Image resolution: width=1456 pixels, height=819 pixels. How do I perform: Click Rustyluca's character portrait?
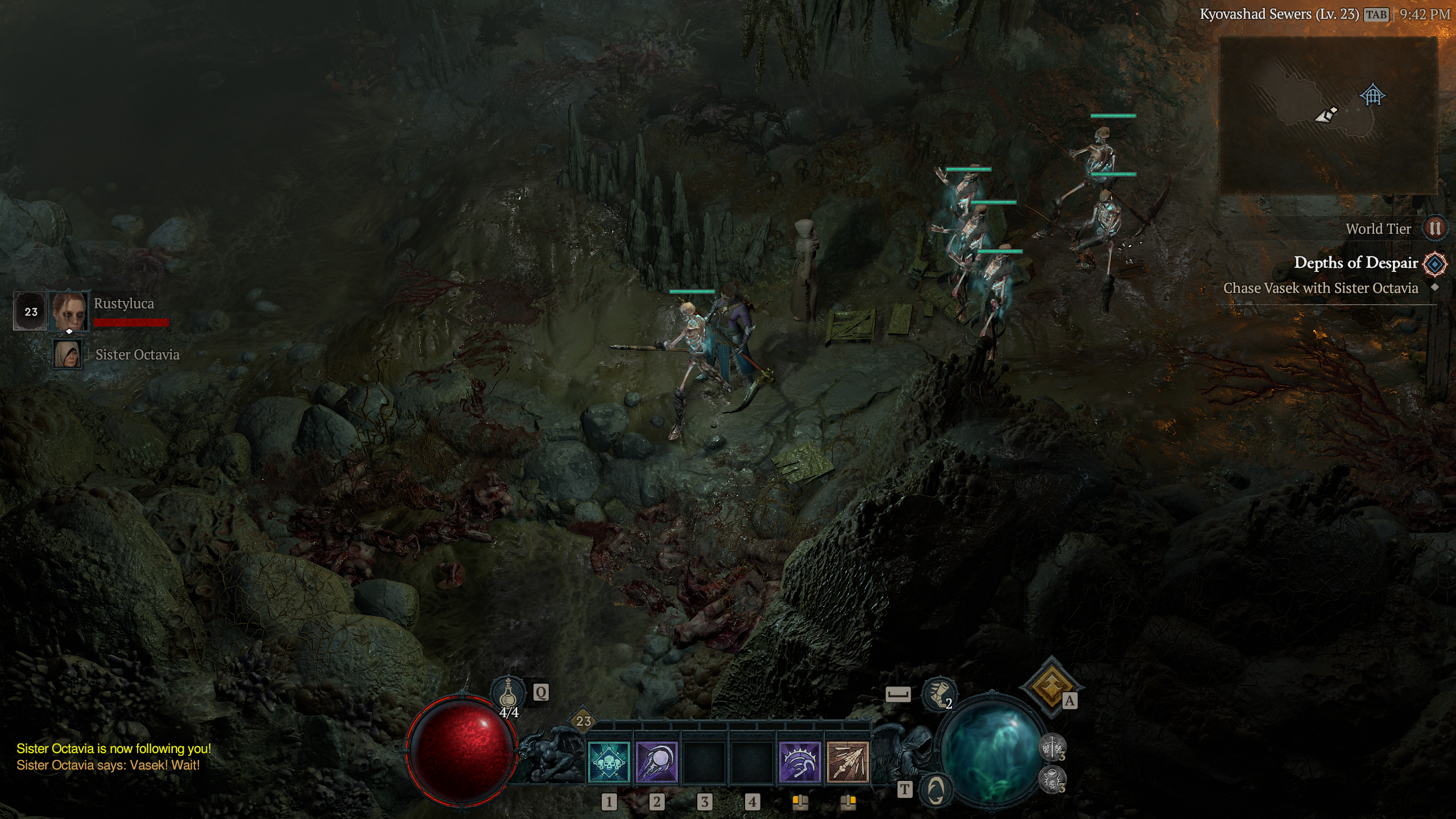coord(69,311)
